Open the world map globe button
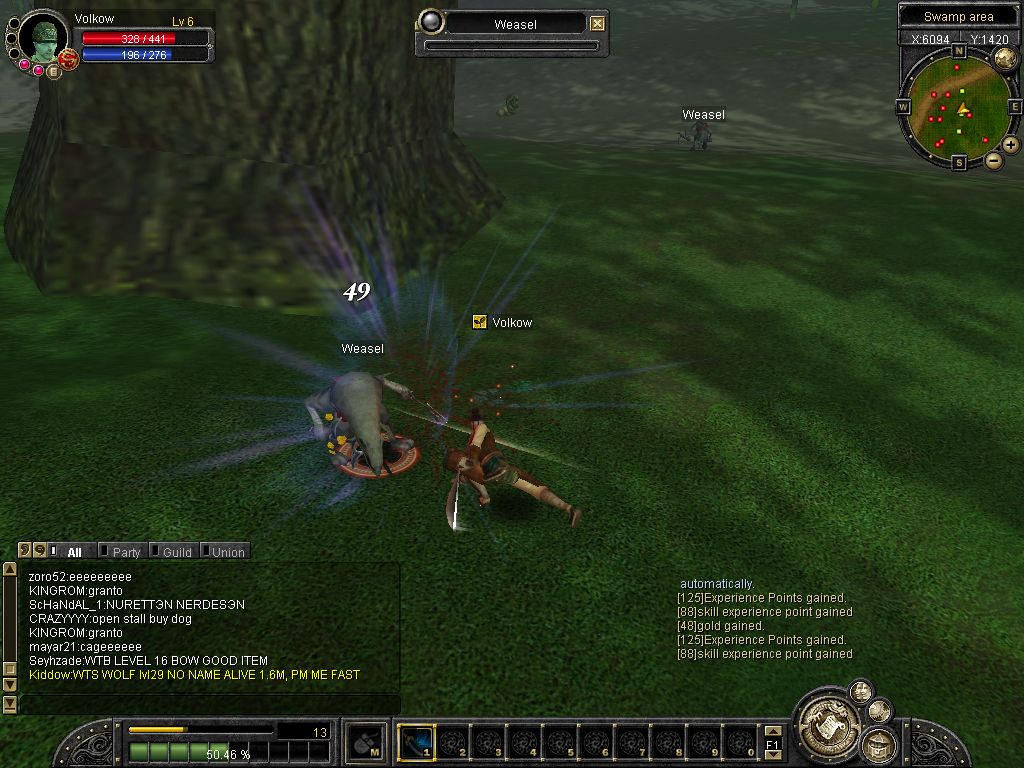 (x=1004, y=59)
